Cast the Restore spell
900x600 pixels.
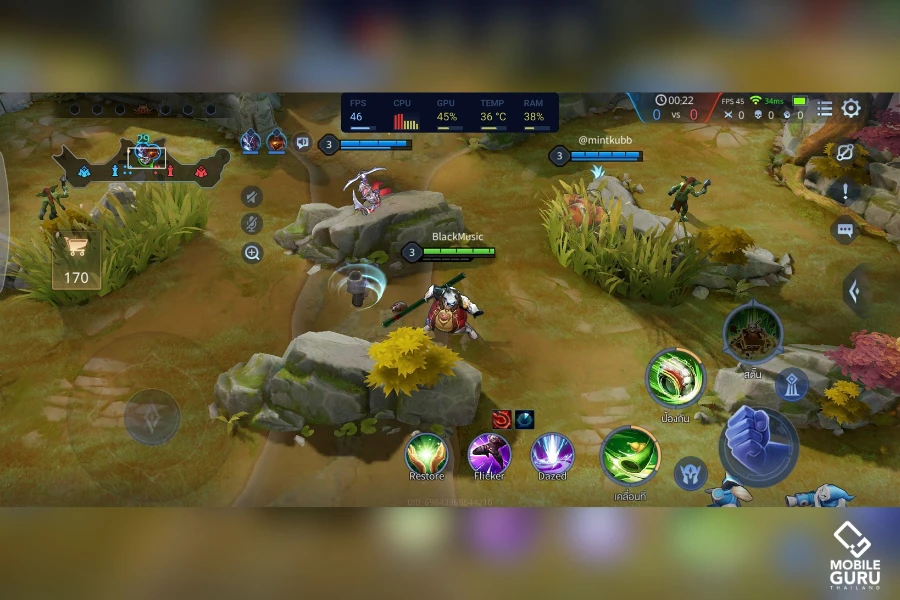point(426,454)
